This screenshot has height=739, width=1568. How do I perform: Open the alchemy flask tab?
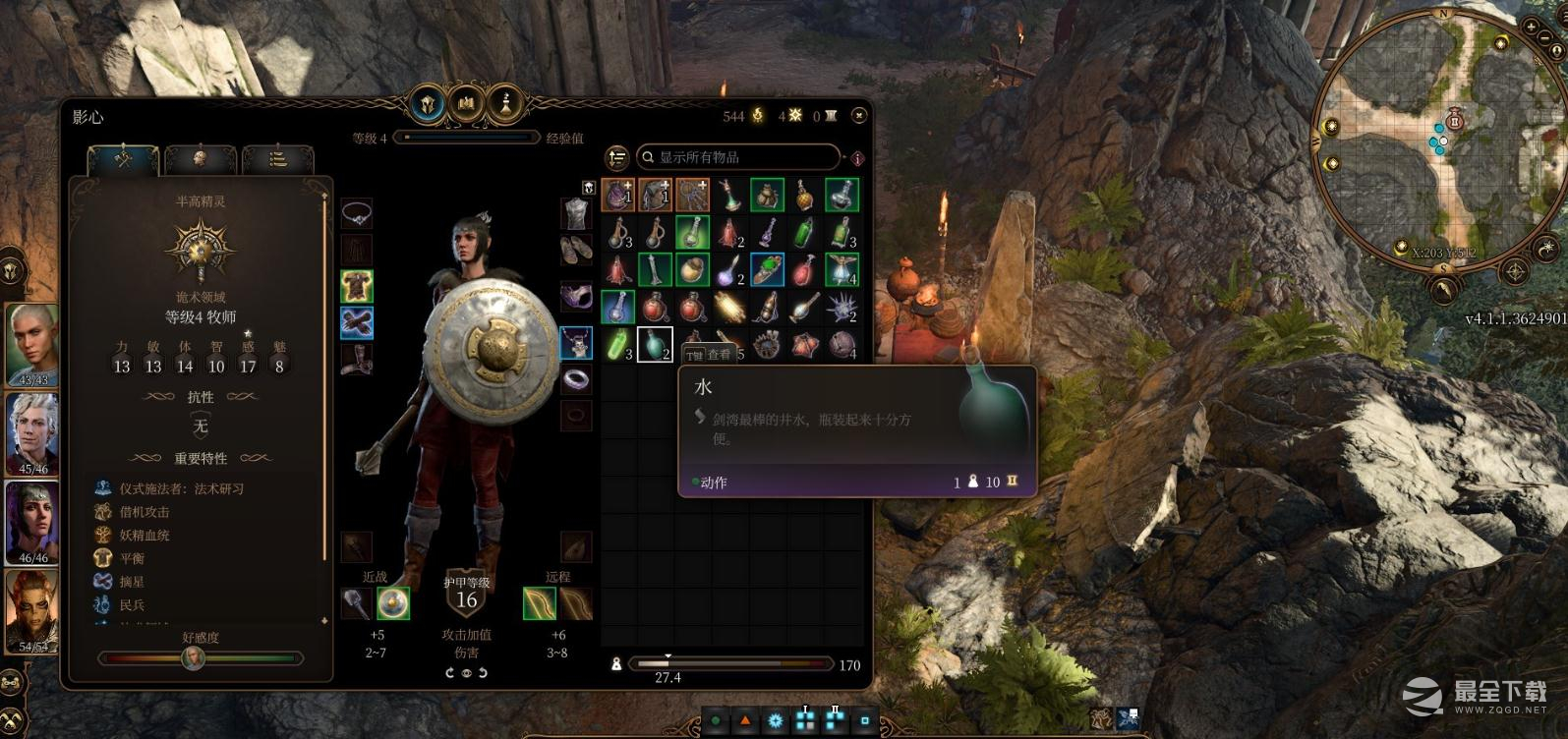click(504, 103)
